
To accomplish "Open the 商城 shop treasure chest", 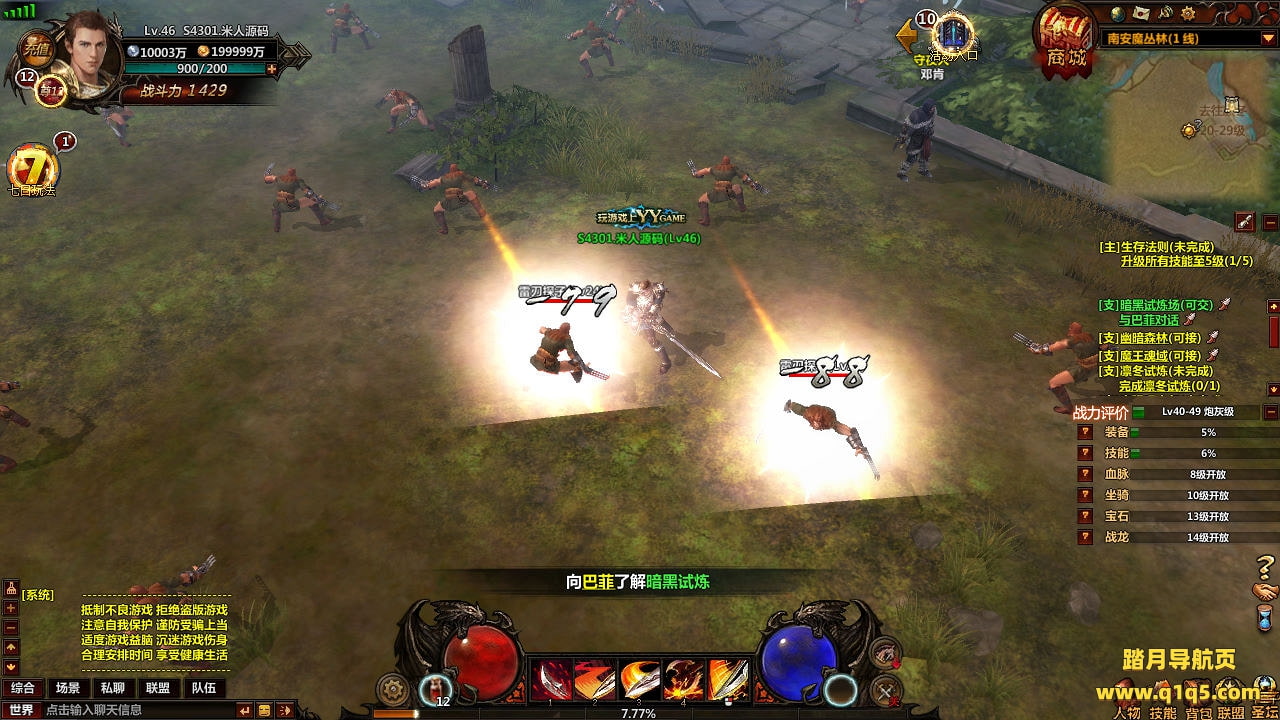I will click(1066, 38).
